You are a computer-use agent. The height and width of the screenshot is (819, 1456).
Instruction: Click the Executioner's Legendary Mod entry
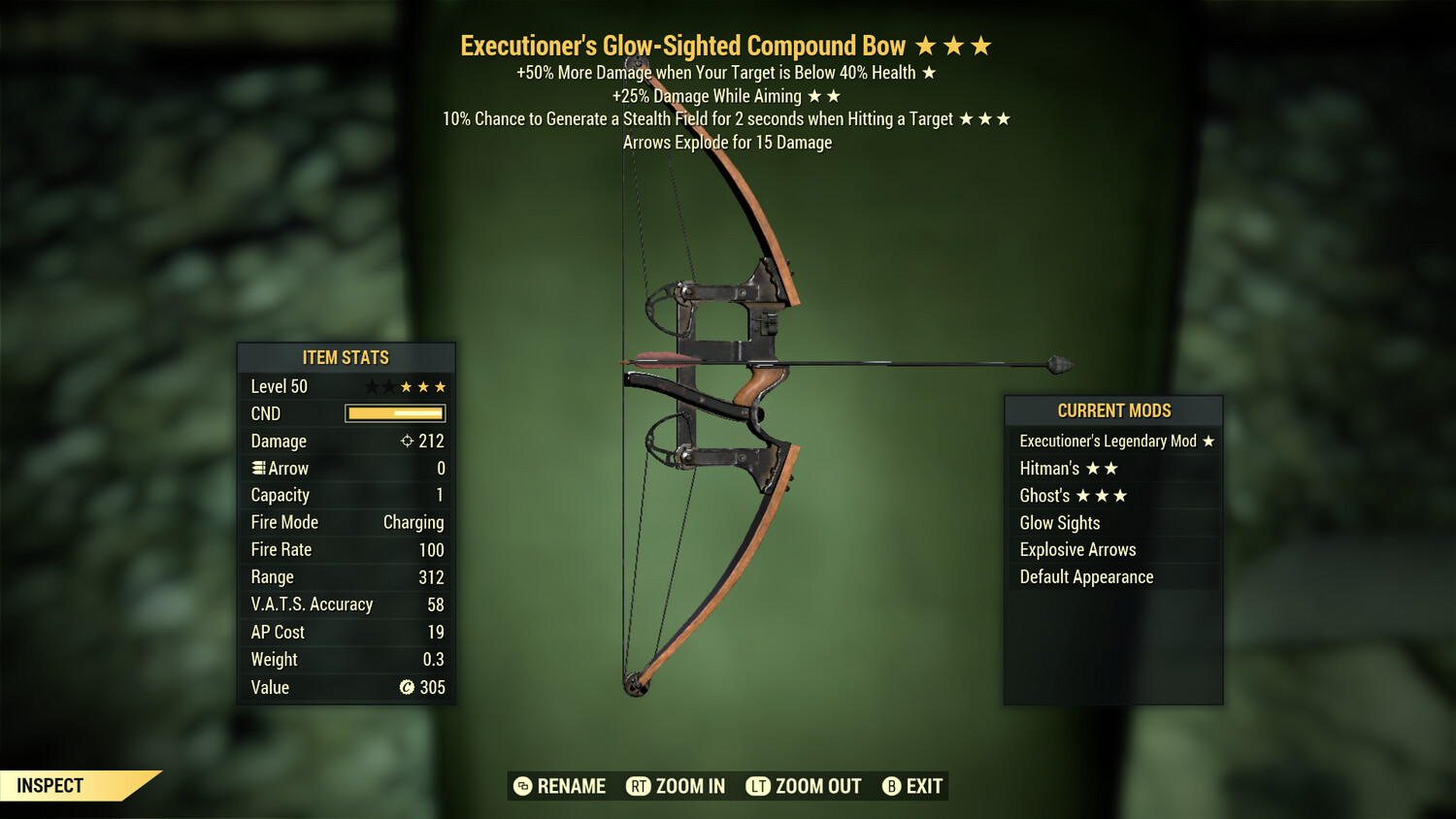point(1114,441)
